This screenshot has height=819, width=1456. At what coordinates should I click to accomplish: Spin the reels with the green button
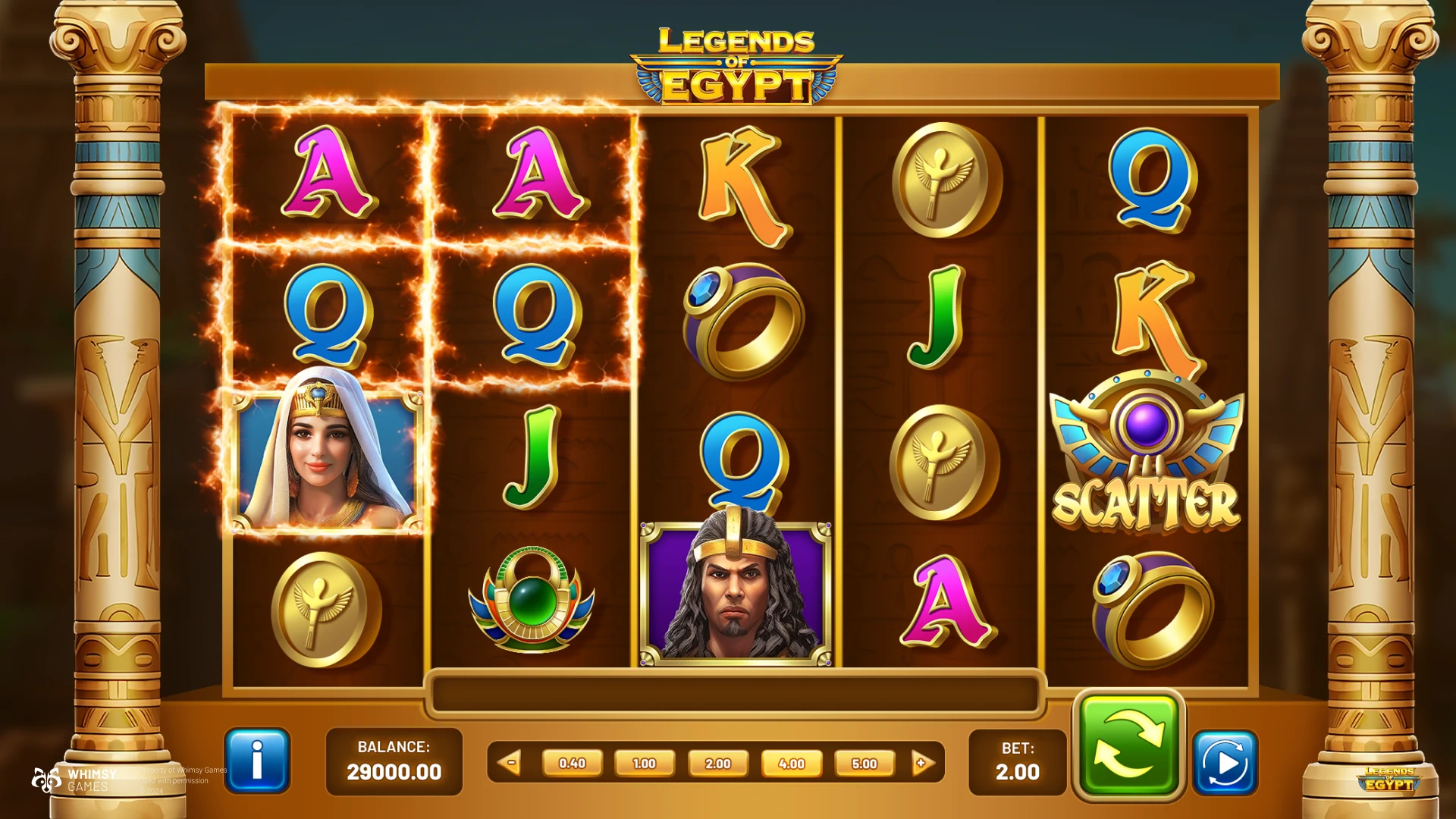click(1128, 746)
